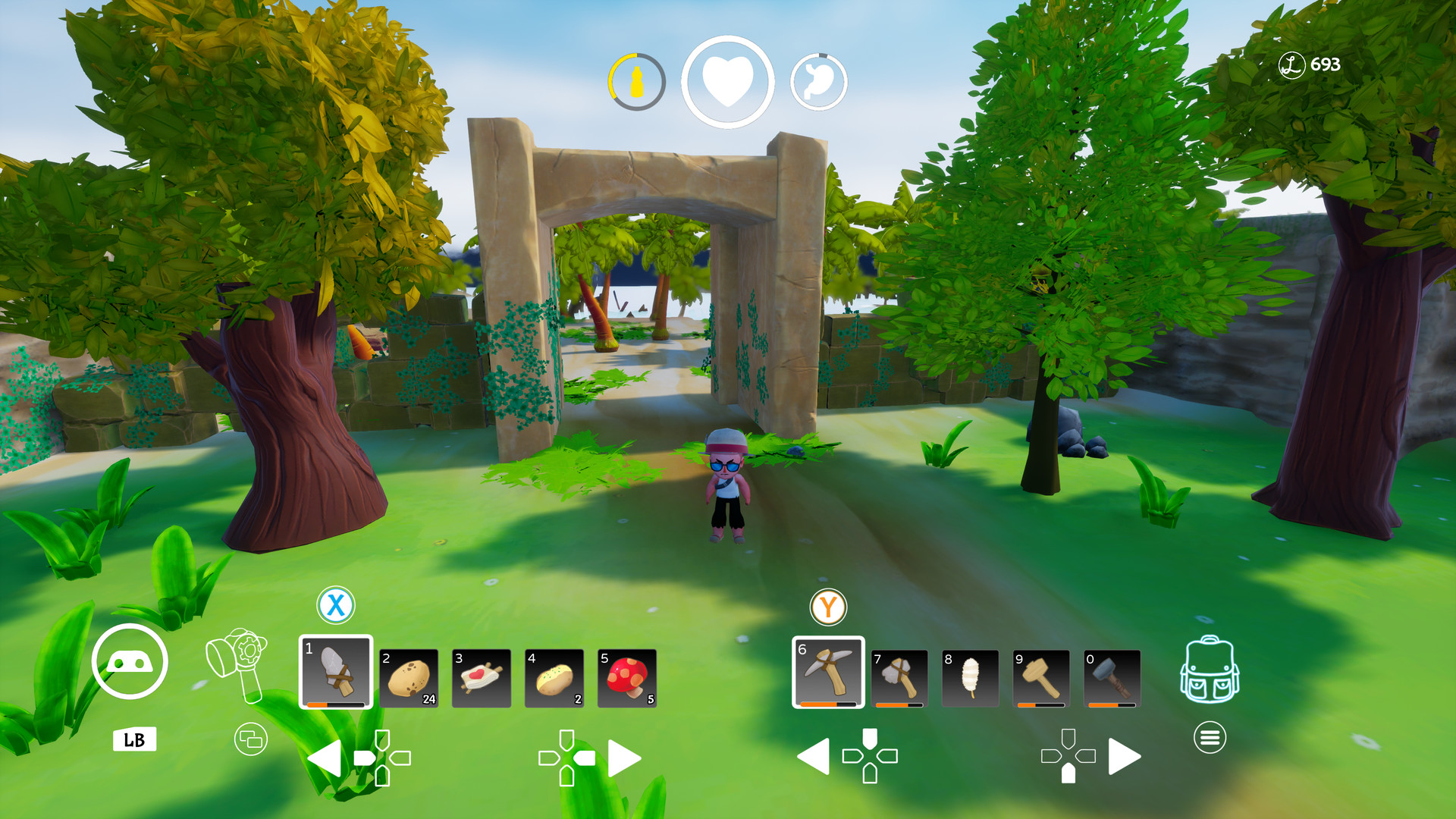This screenshot has width=1456, height=819.
Task: Select the heart bandage in slot 3
Action: 482,678
